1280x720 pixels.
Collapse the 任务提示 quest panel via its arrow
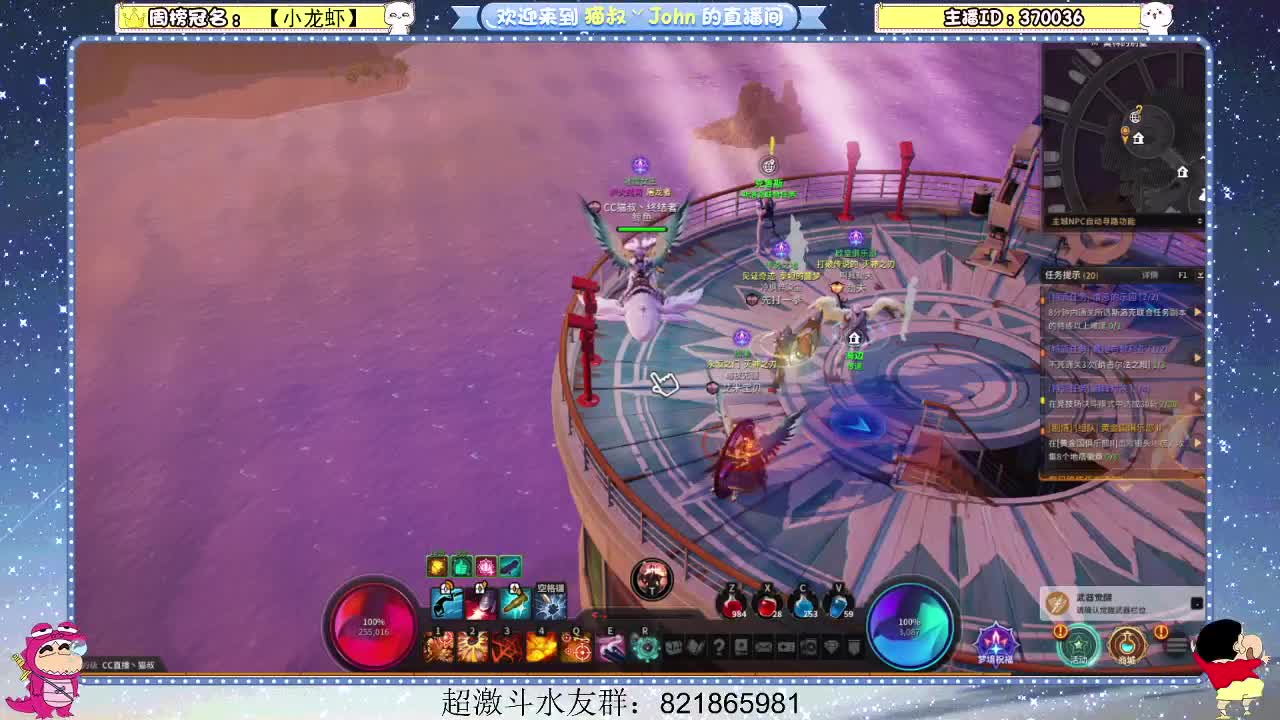1200,275
